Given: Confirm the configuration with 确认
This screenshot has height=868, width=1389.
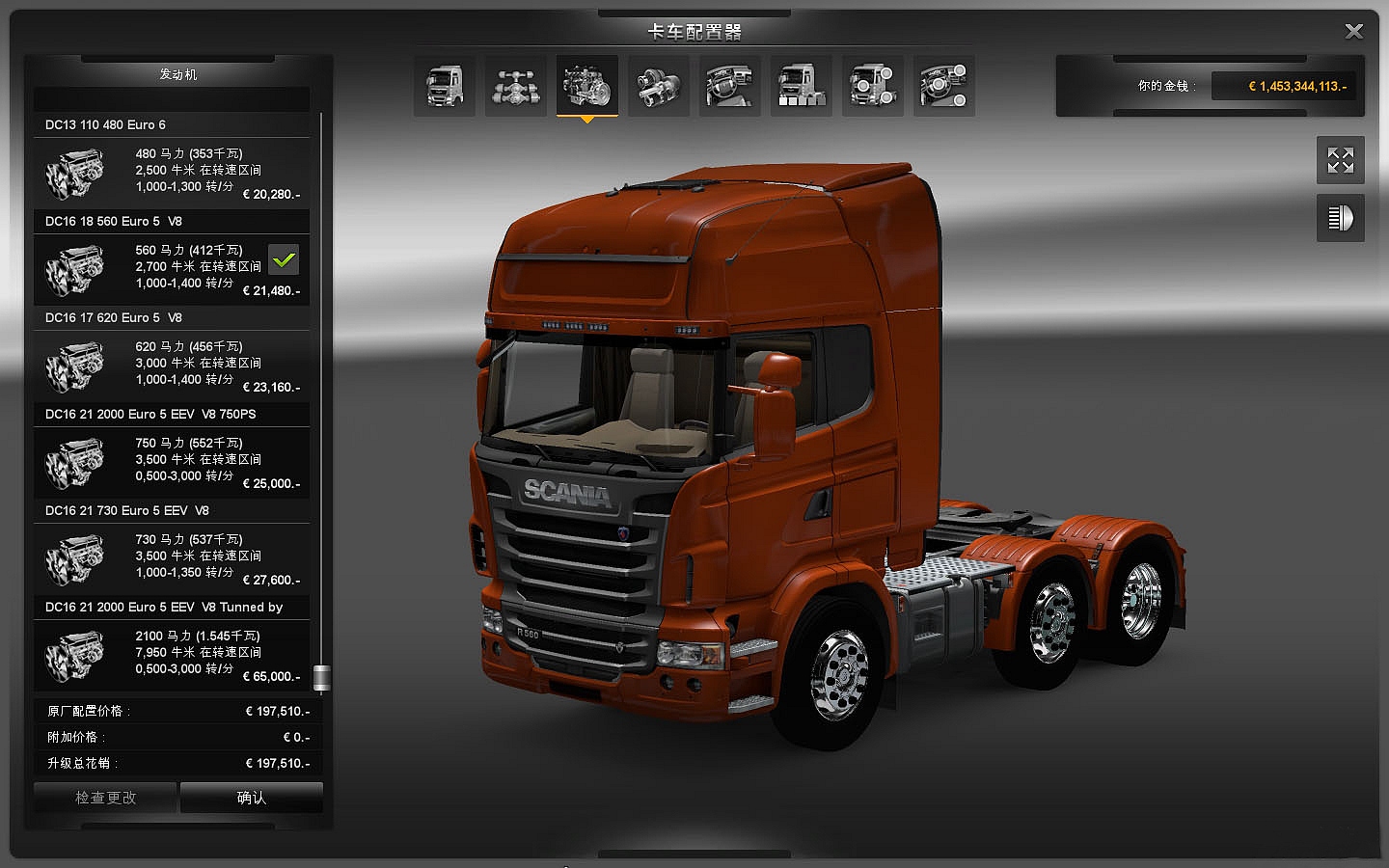Looking at the screenshot, I should coord(252,798).
